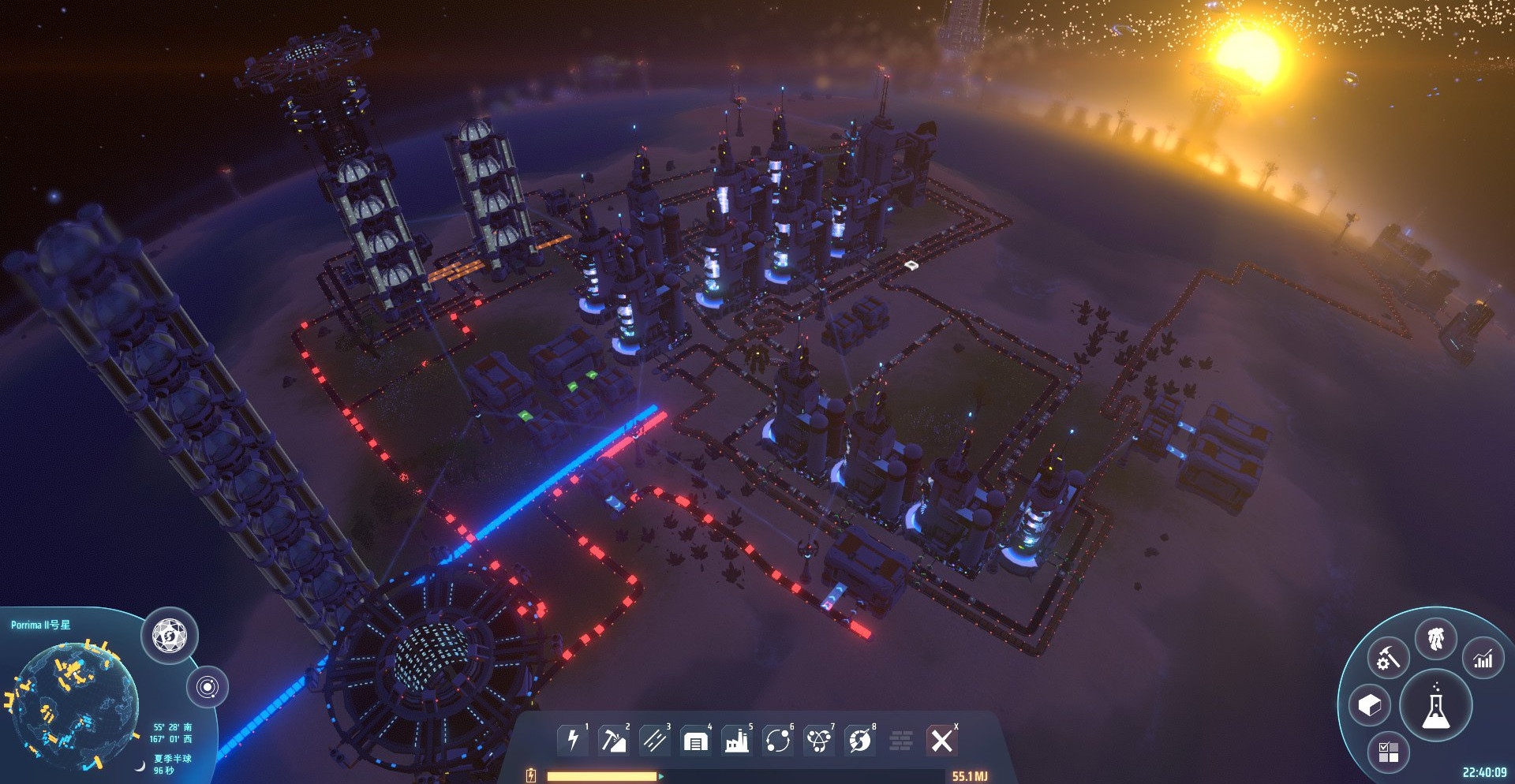Select the mining pickaxe build category
The height and width of the screenshot is (784, 1515).
pos(613,741)
